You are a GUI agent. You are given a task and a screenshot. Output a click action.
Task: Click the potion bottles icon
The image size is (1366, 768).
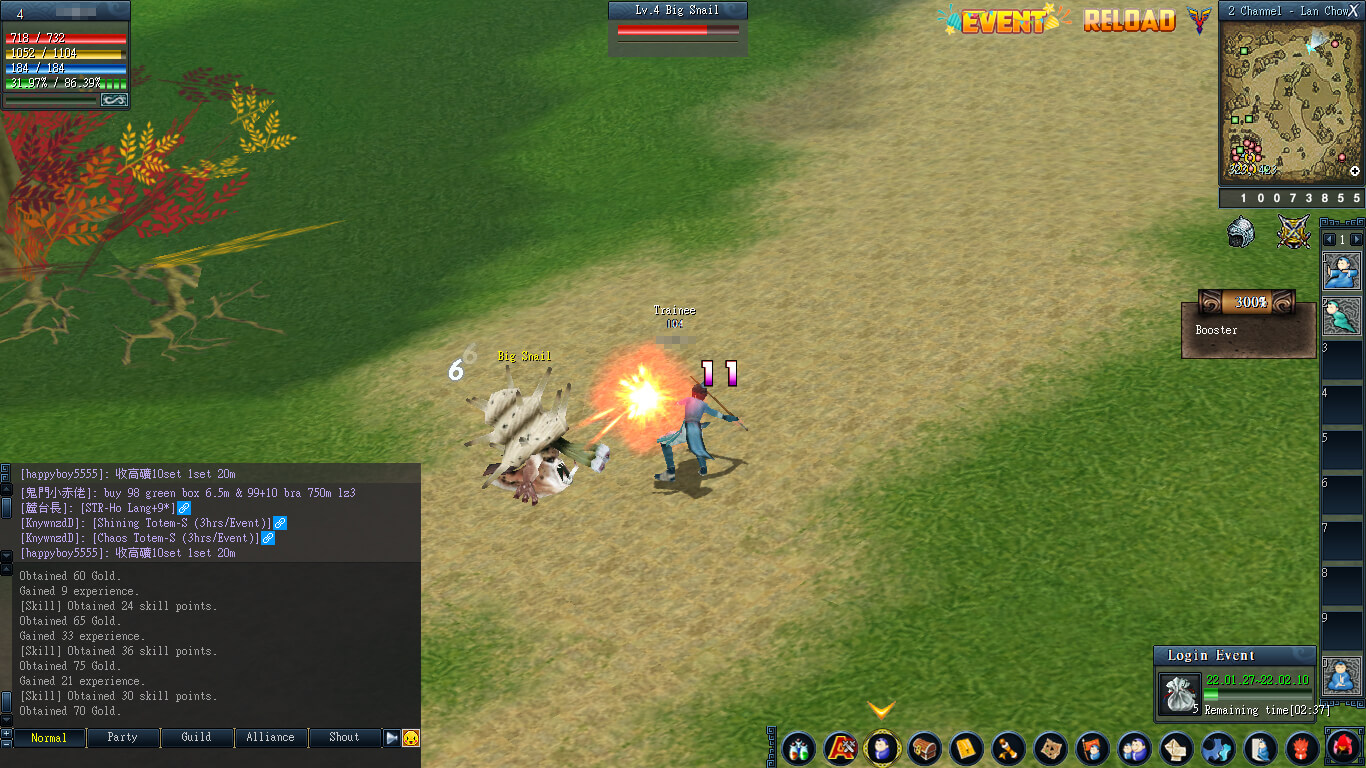point(798,748)
